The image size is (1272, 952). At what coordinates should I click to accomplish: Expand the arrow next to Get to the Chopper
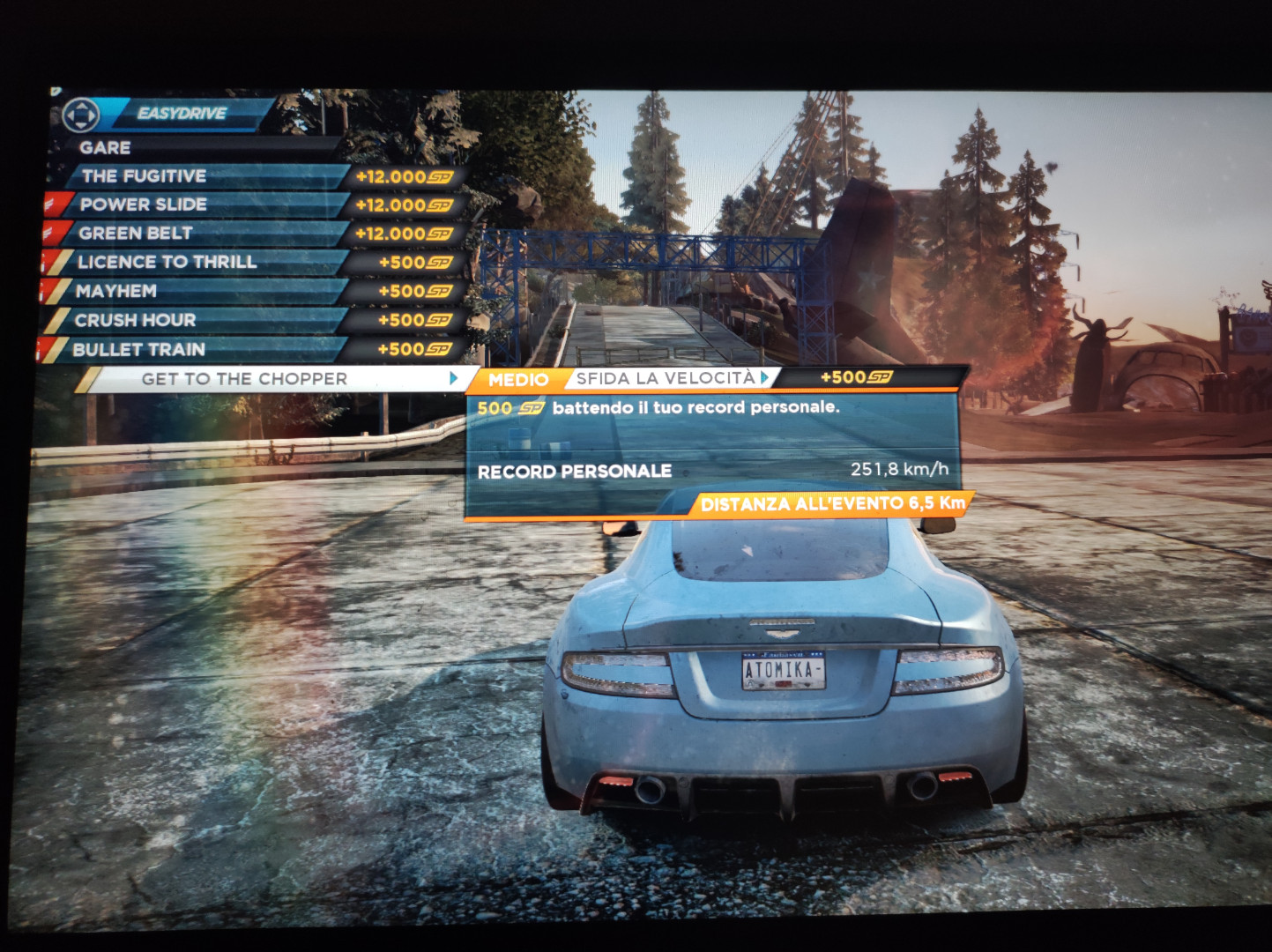pos(454,378)
